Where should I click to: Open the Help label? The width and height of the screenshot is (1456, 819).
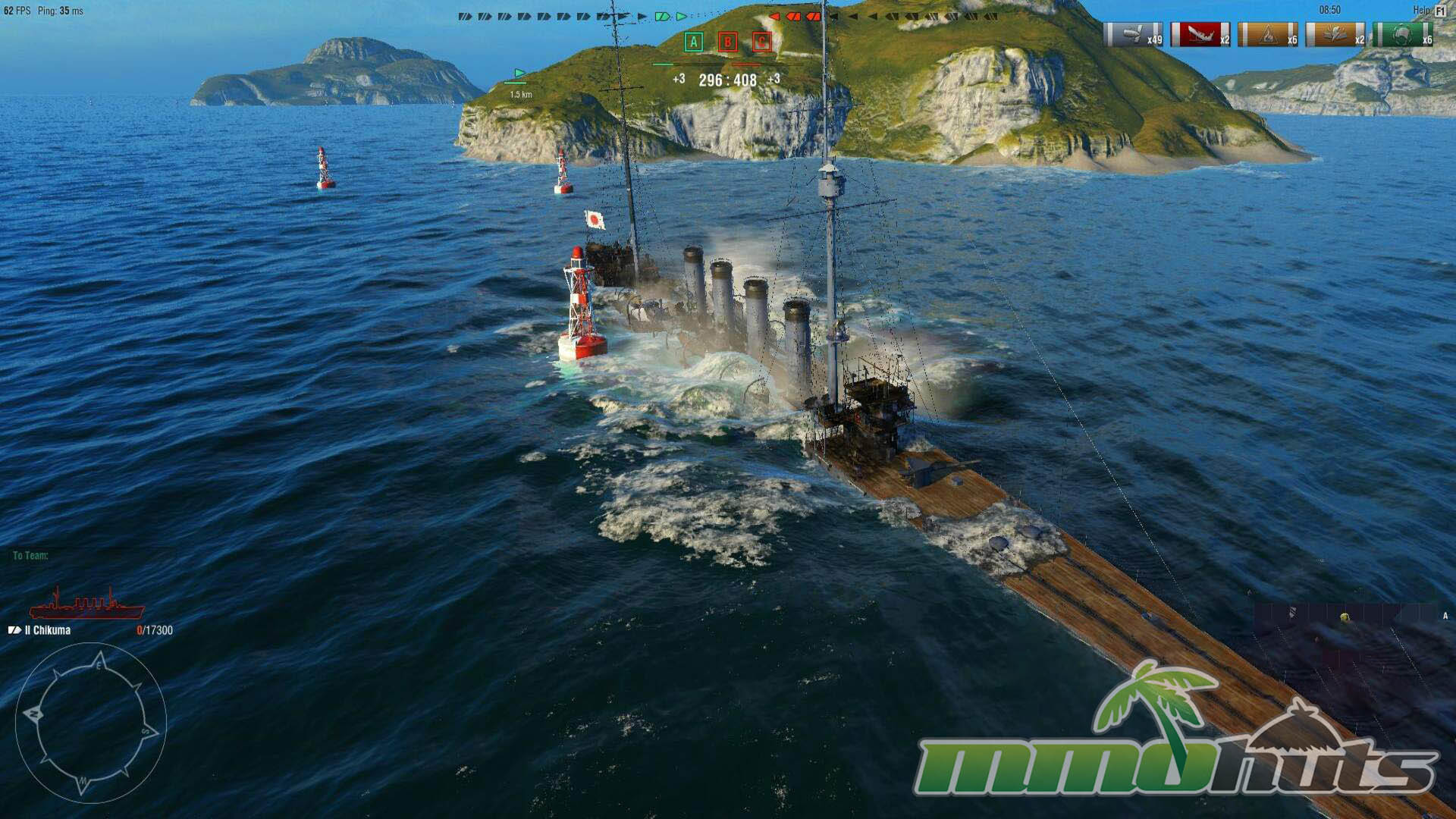point(1420,11)
